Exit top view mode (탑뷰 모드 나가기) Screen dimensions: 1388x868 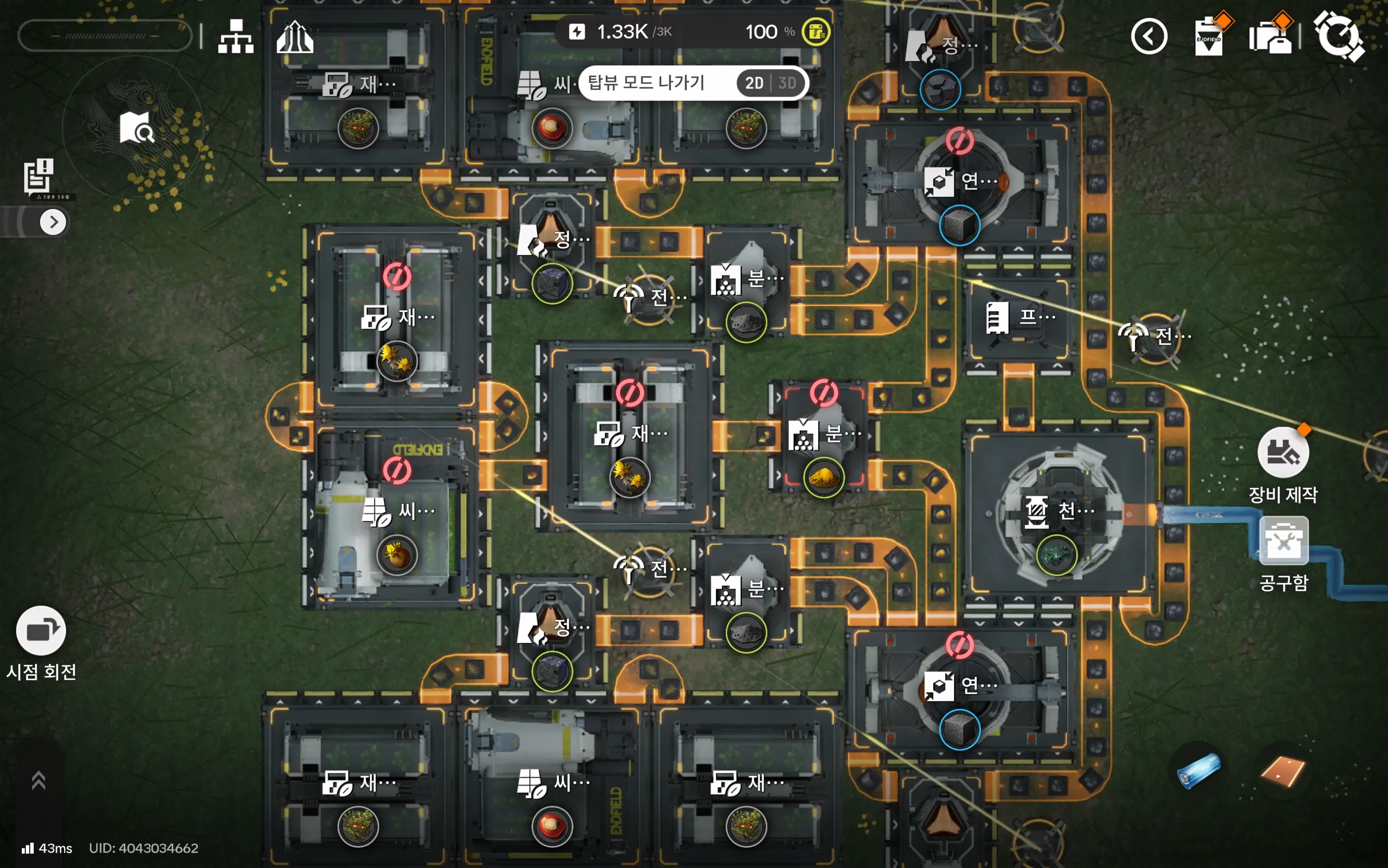[646, 83]
